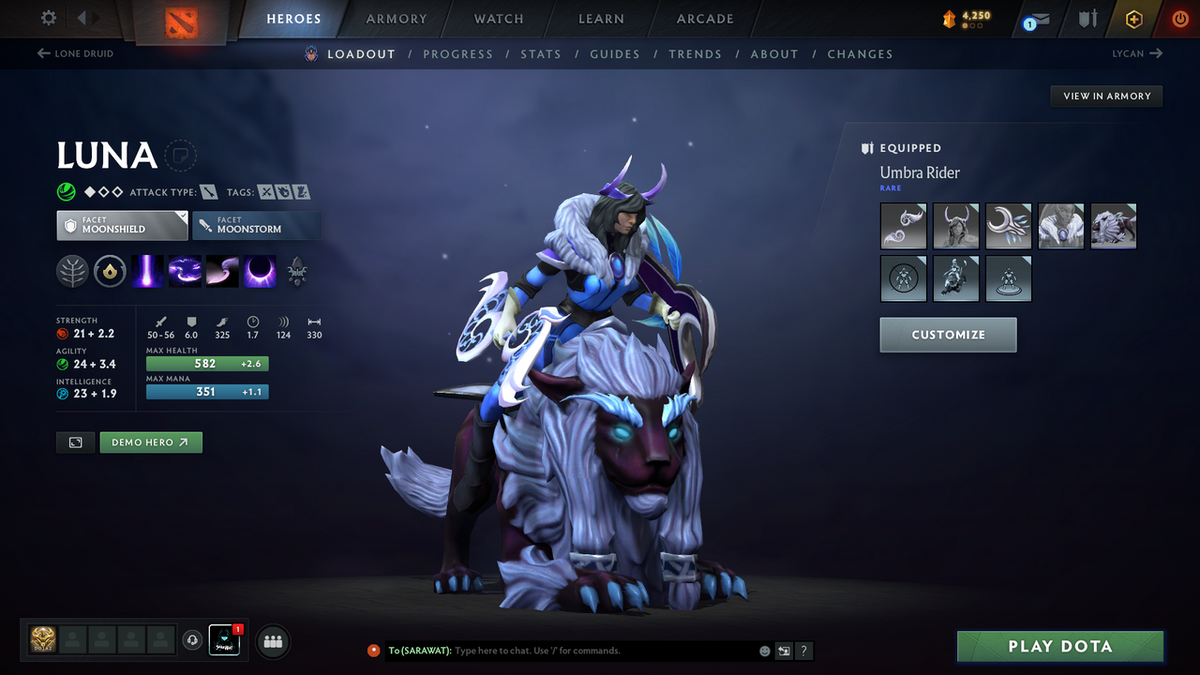Open the party members icon
The width and height of the screenshot is (1200, 675).
[272, 641]
